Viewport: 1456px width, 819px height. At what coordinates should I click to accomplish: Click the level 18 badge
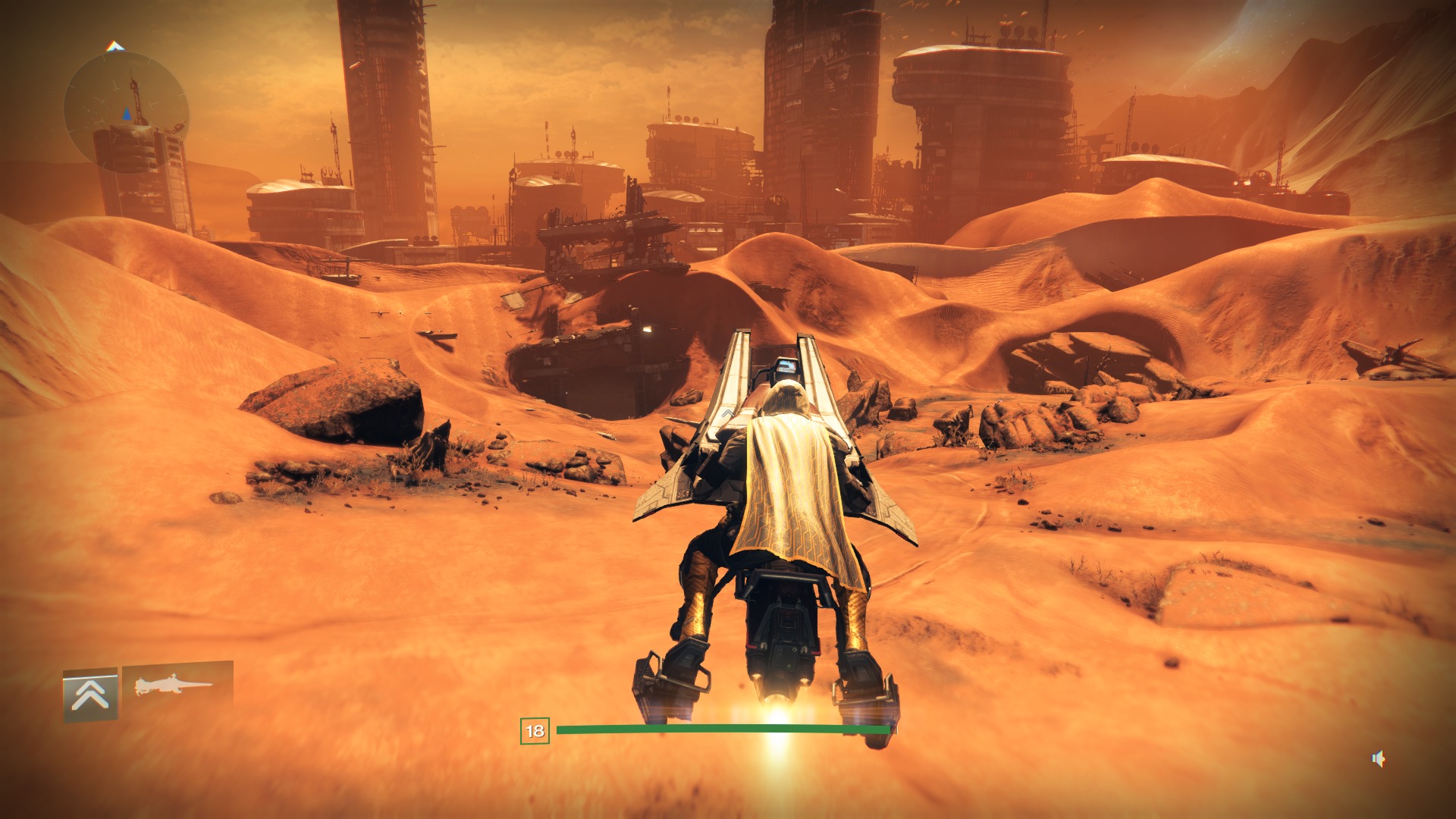pos(535,730)
